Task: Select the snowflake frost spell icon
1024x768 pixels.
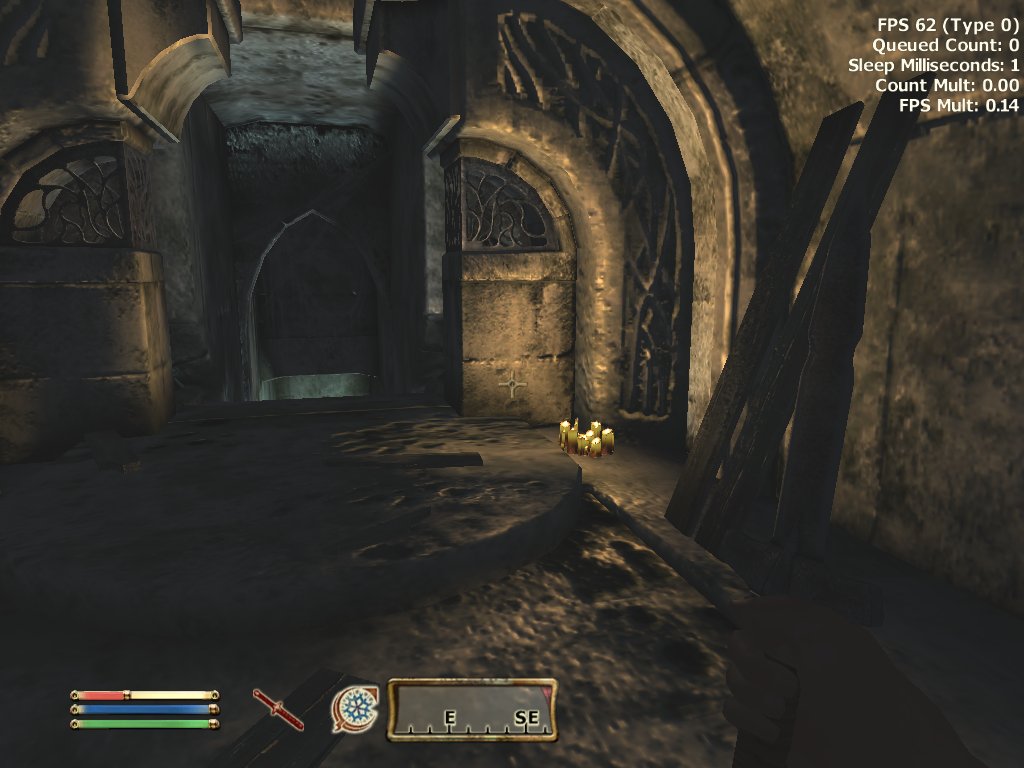Action: (x=354, y=709)
